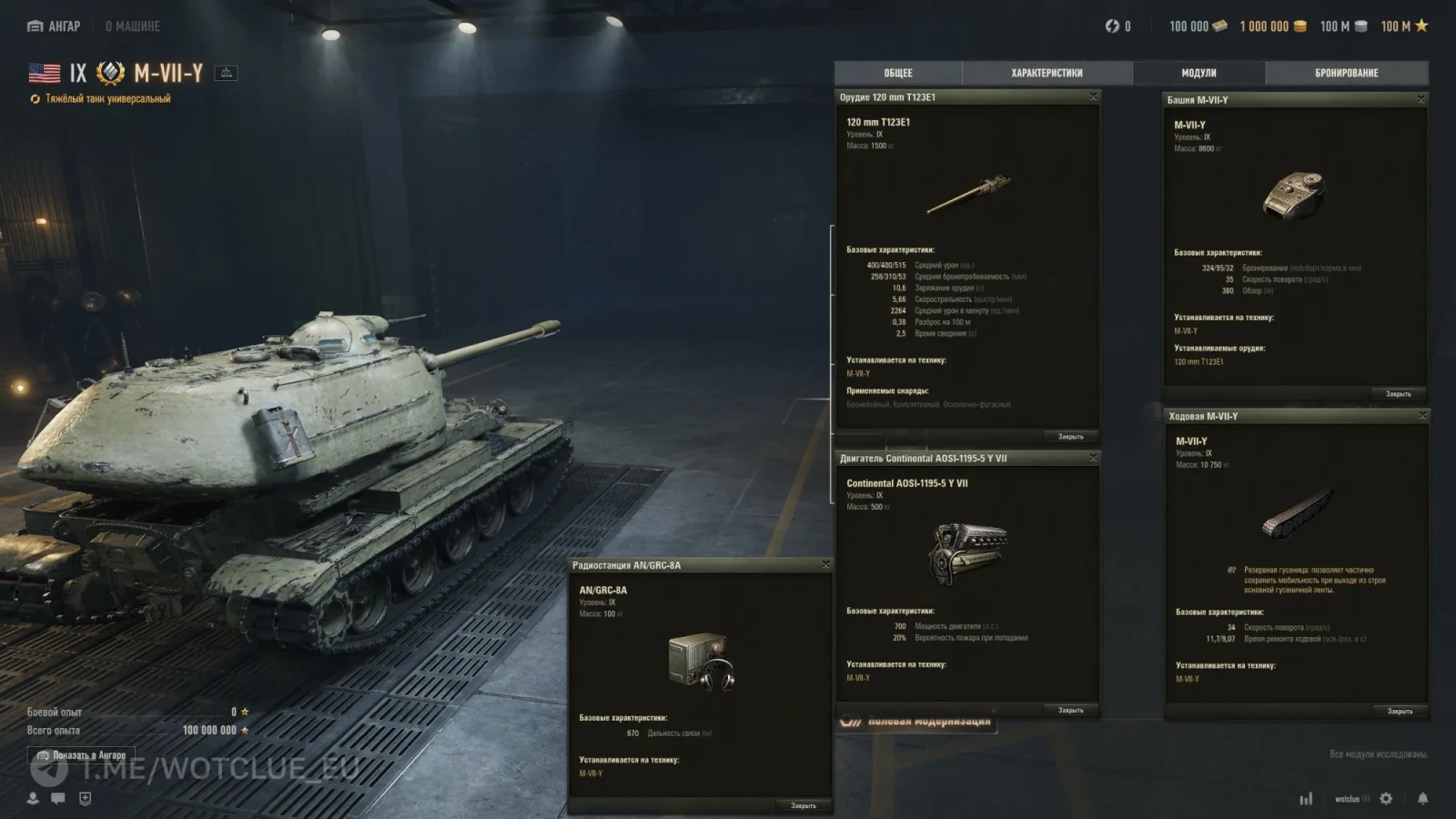Click Закрыть in the suspension panel
The width and height of the screenshot is (1456, 819).
(x=1400, y=711)
